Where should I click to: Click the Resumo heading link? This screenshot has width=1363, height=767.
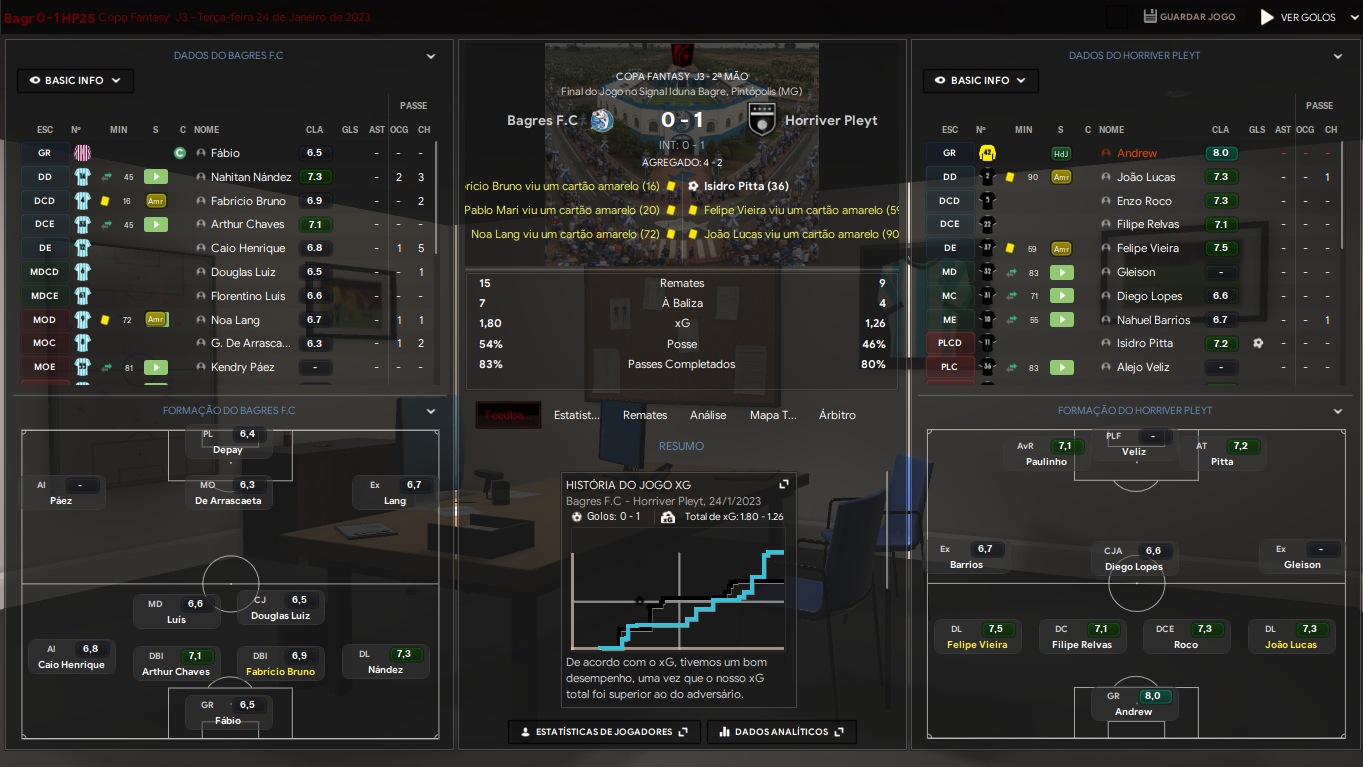pyautogui.click(x=681, y=446)
